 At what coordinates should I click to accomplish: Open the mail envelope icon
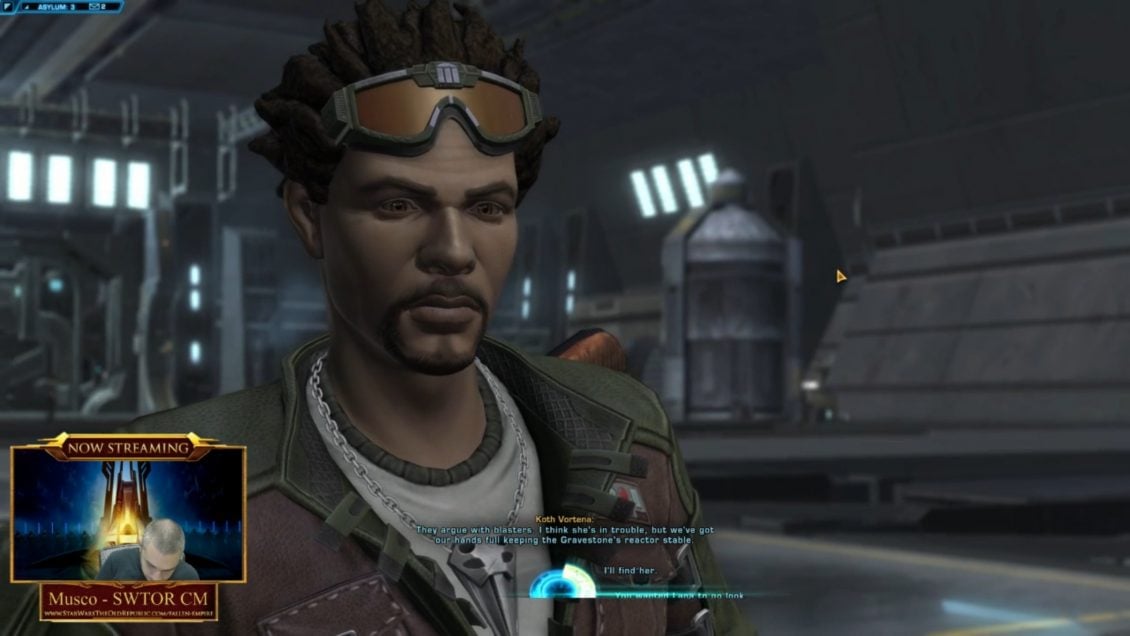pyautogui.click(x=91, y=7)
